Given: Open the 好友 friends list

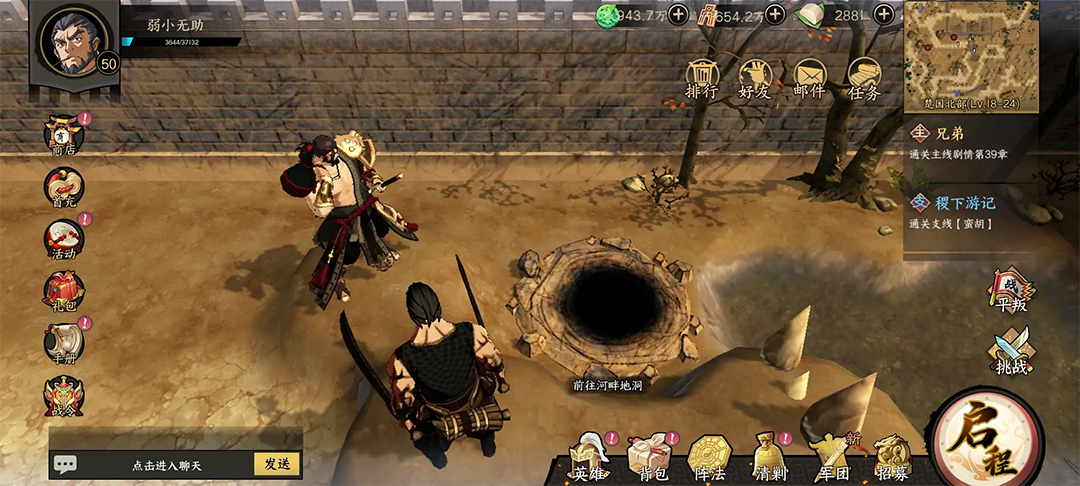Looking at the screenshot, I should [x=756, y=78].
